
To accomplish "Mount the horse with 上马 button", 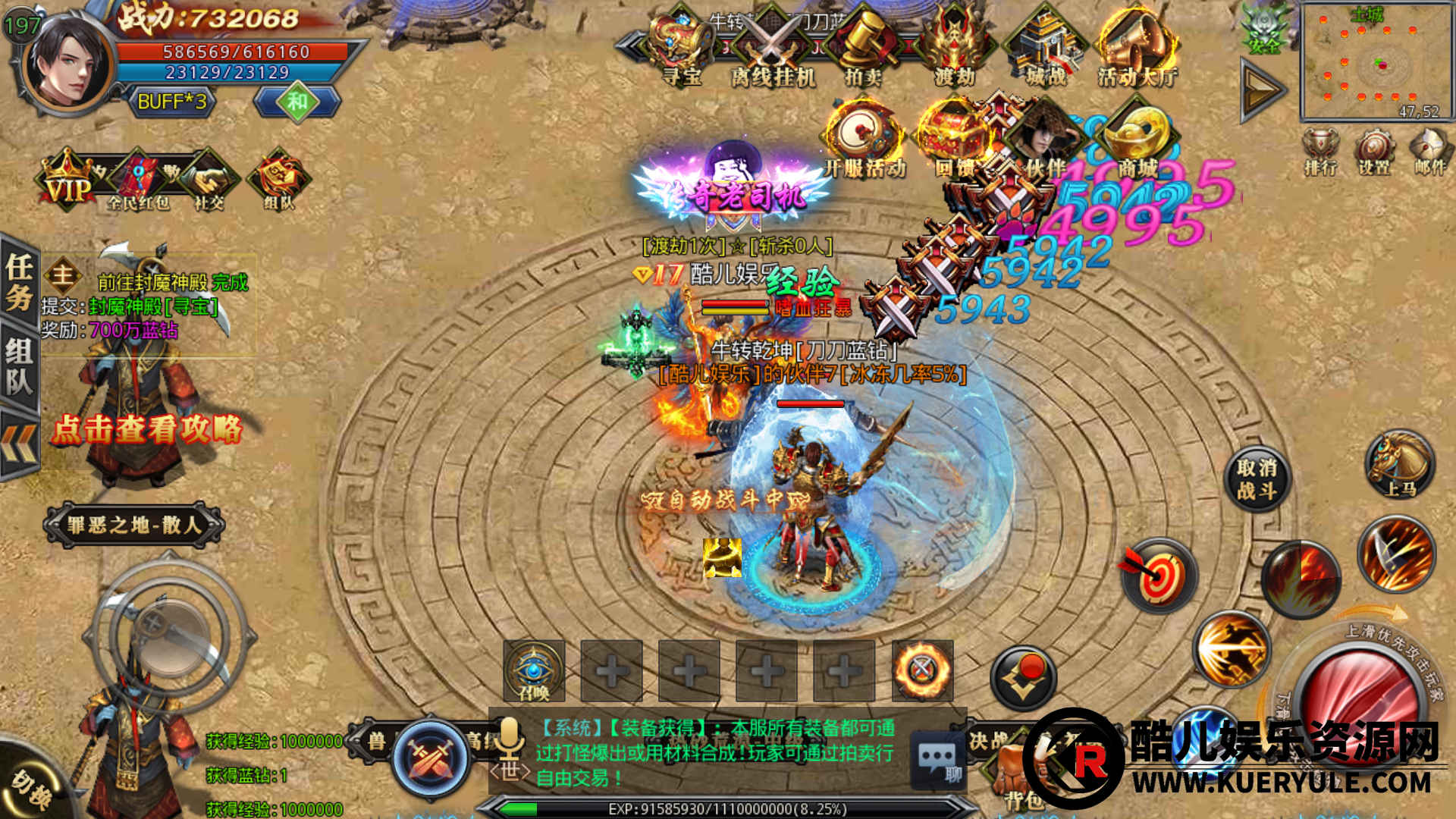I will [x=1400, y=464].
